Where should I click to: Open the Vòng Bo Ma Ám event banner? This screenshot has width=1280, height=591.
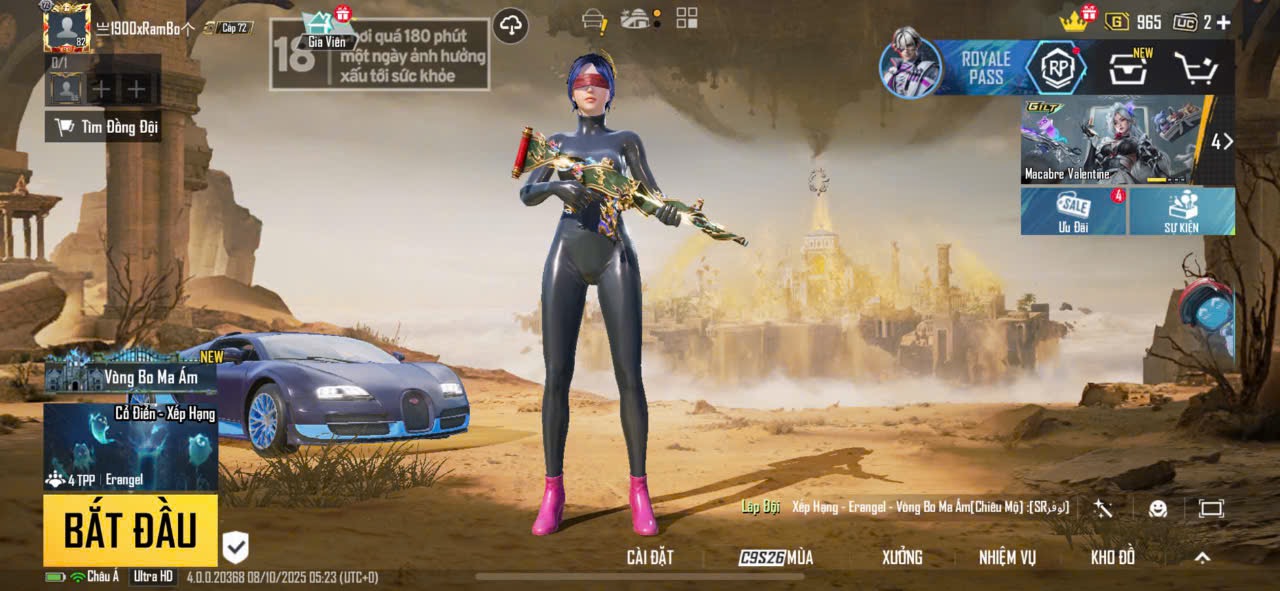[x=130, y=375]
